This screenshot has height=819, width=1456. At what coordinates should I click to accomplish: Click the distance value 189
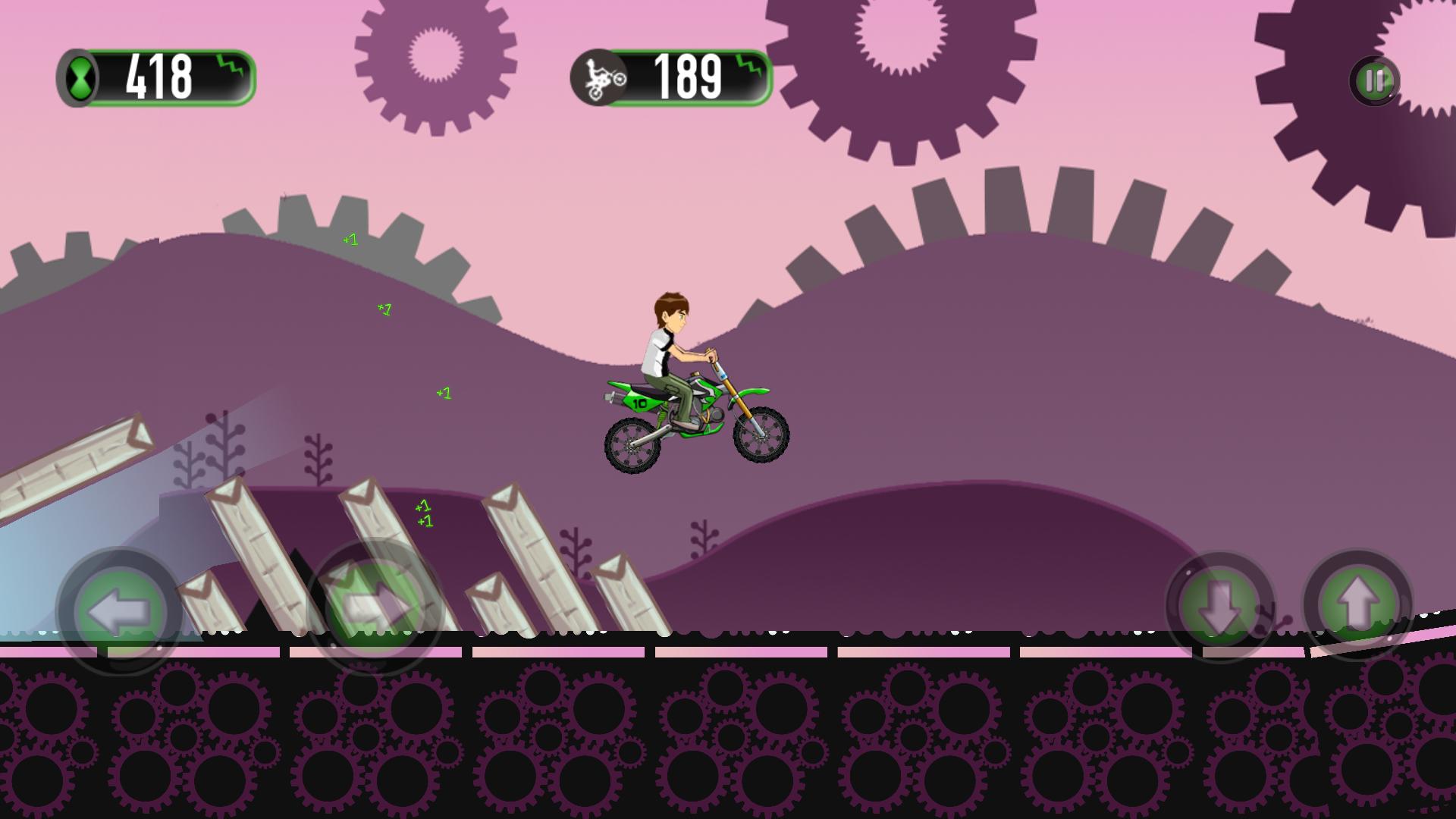click(x=686, y=74)
